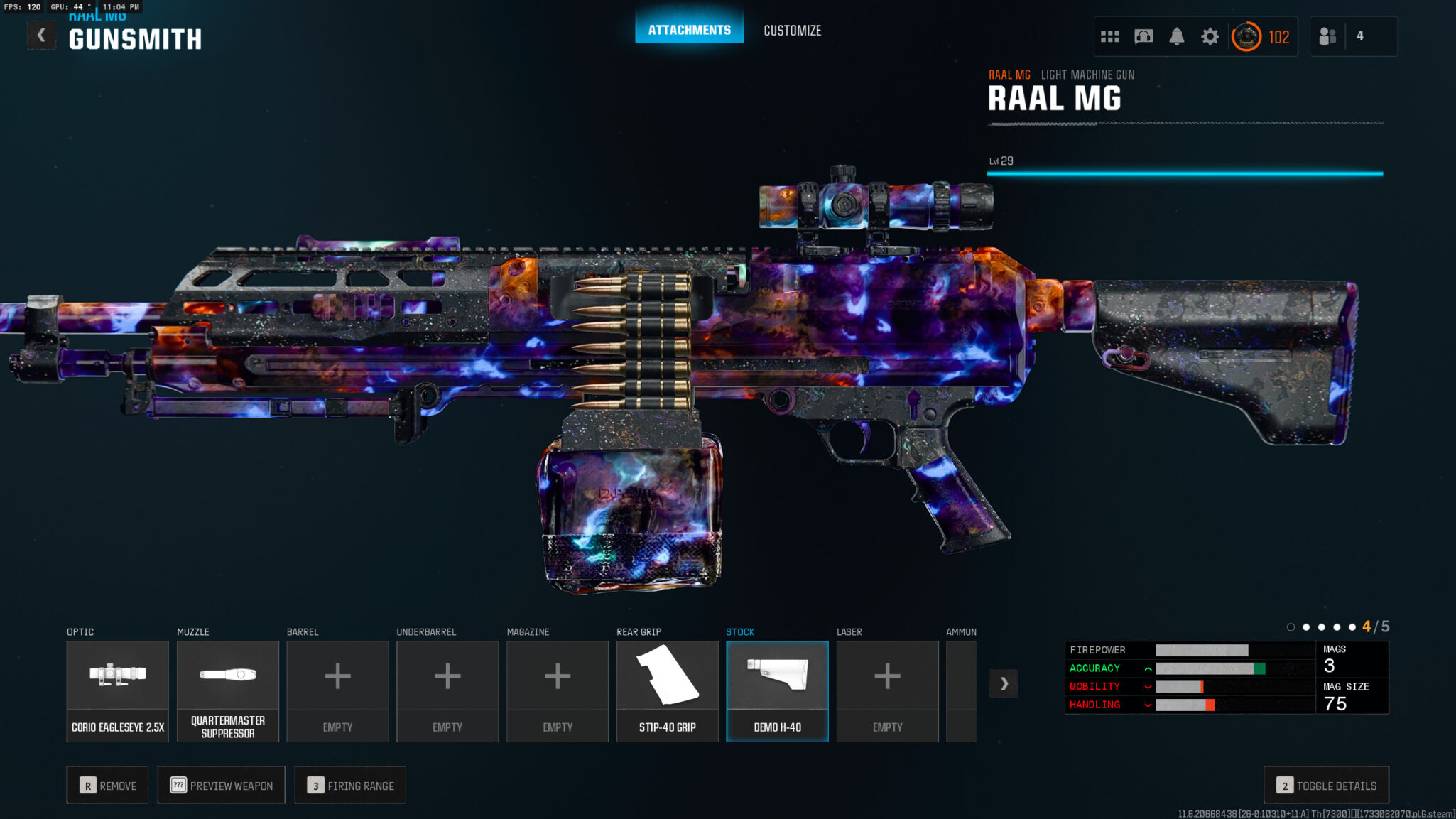Select the Corio Eagleseye 2.5X optic slot

(118, 690)
